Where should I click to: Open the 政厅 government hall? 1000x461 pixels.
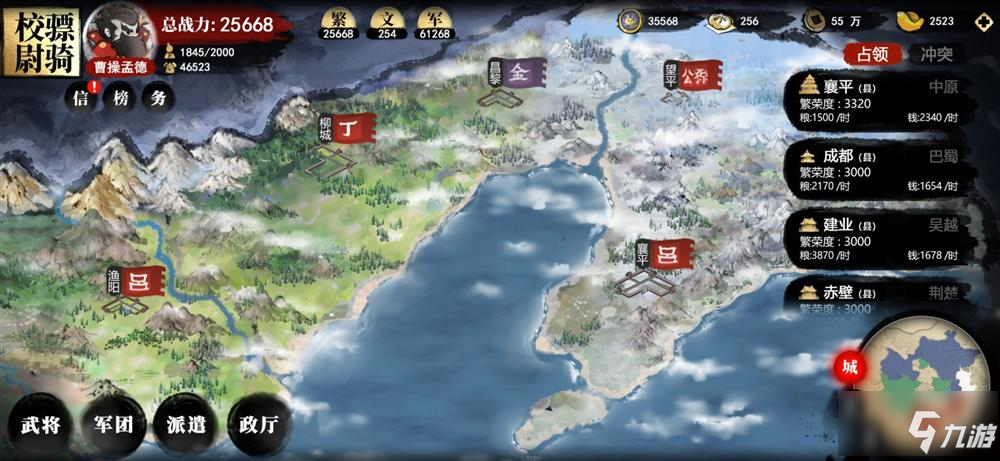coord(256,424)
